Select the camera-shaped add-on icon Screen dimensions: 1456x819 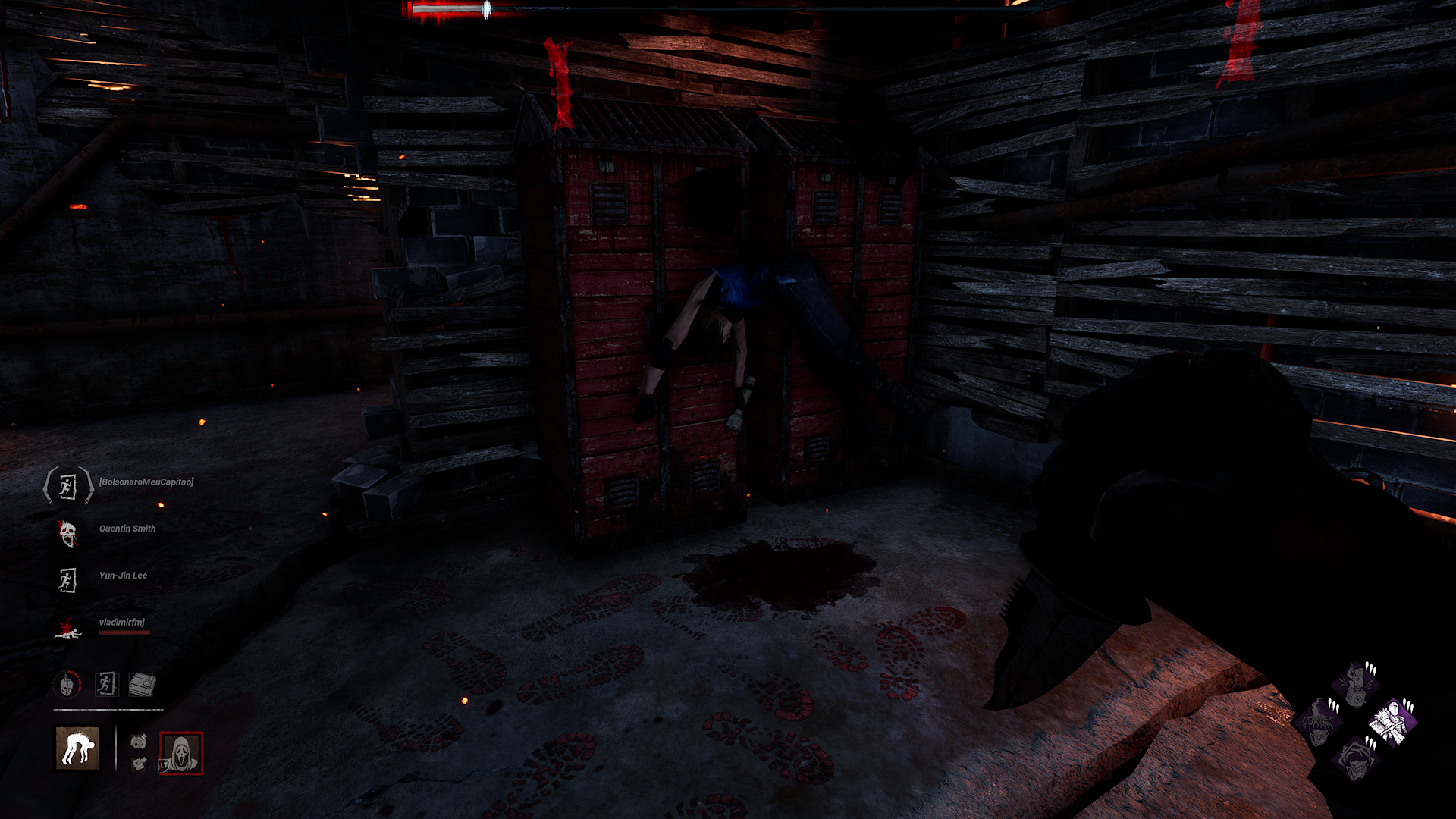[139, 742]
